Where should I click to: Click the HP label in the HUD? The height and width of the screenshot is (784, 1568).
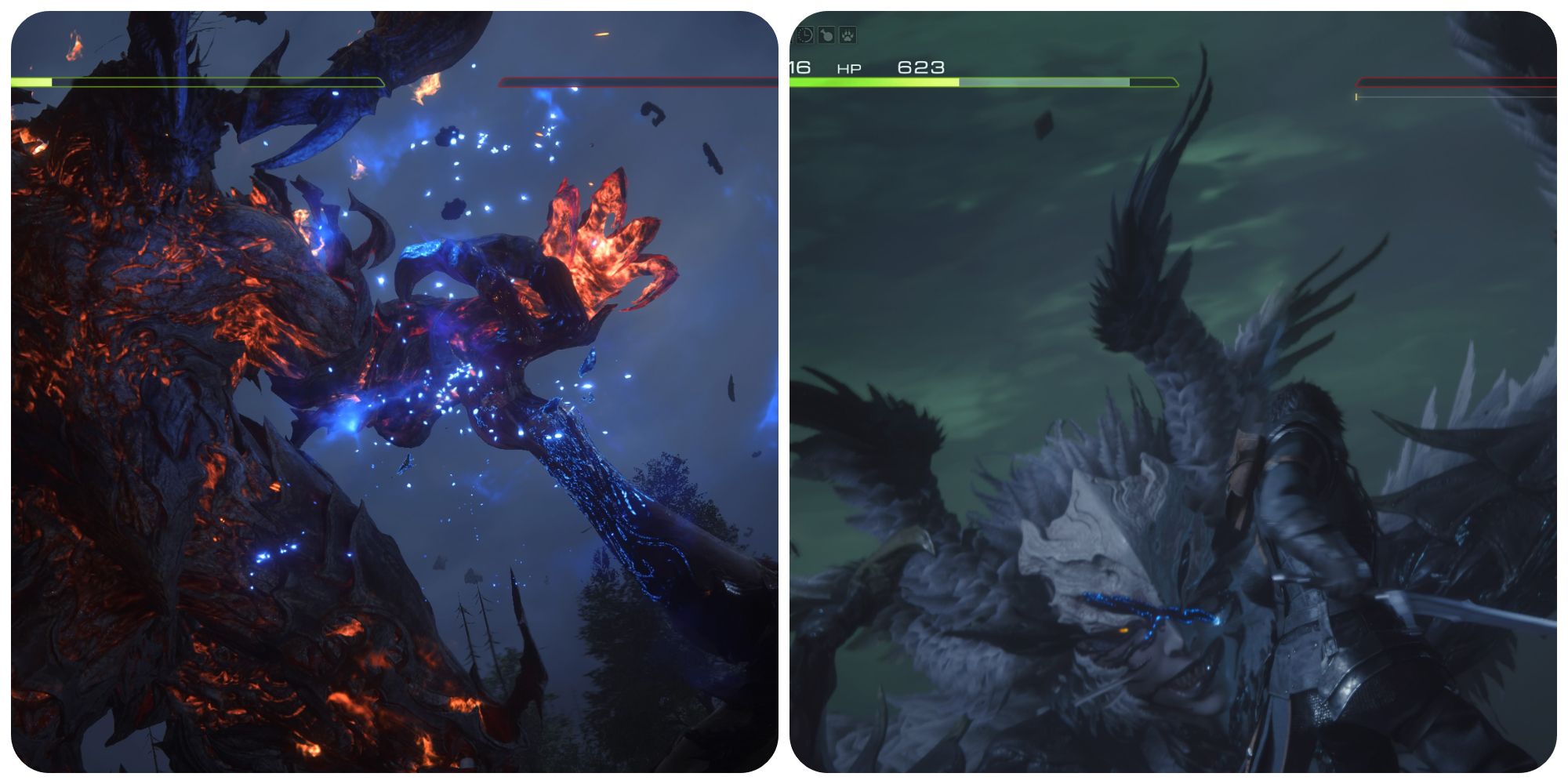click(x=848, y=67)
